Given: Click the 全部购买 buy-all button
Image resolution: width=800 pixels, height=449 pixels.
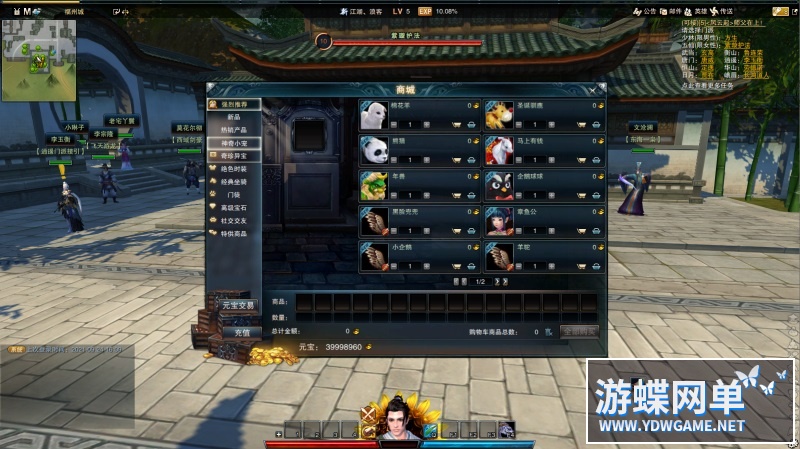Looking at the screenshot, I should click(579, 331).
